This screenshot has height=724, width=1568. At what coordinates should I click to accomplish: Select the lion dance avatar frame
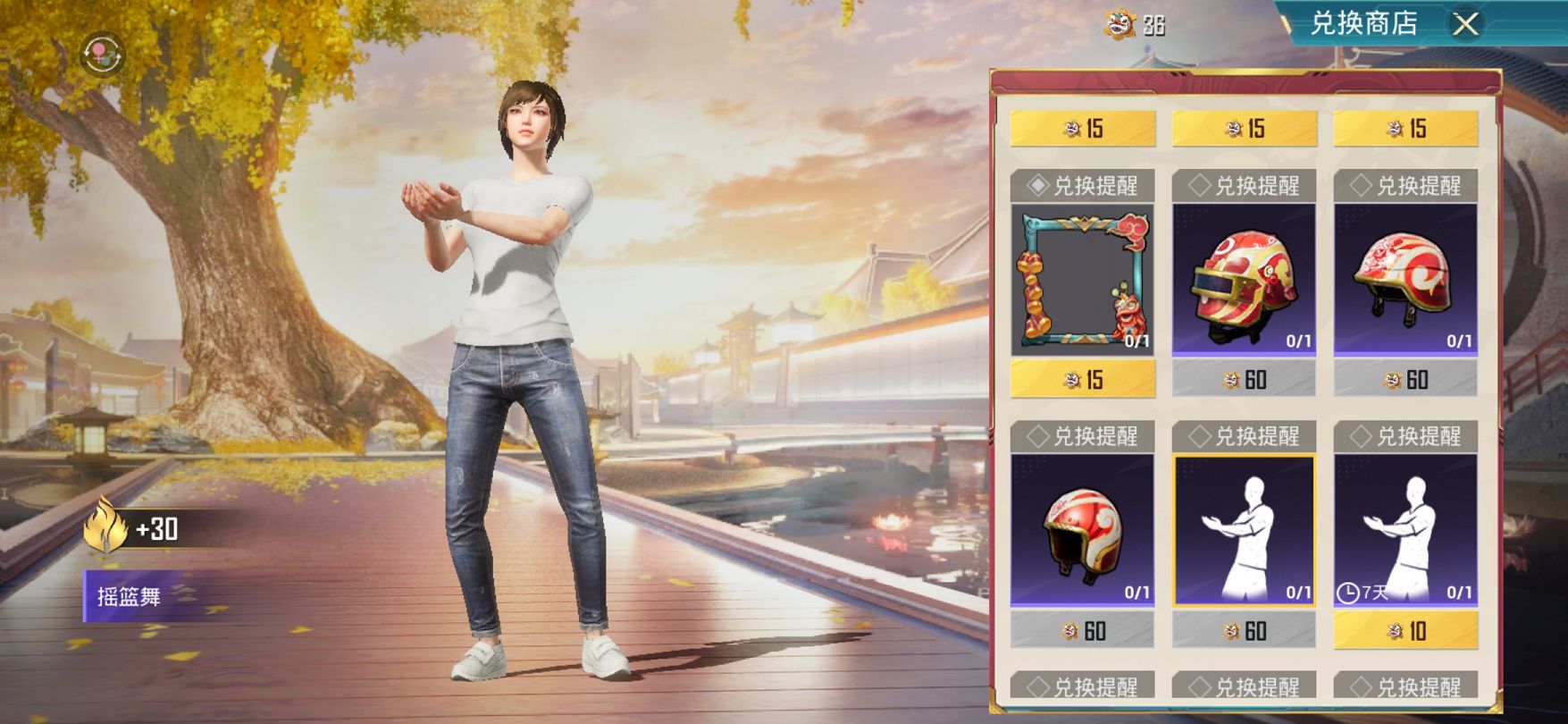(x=1083, y=281)
